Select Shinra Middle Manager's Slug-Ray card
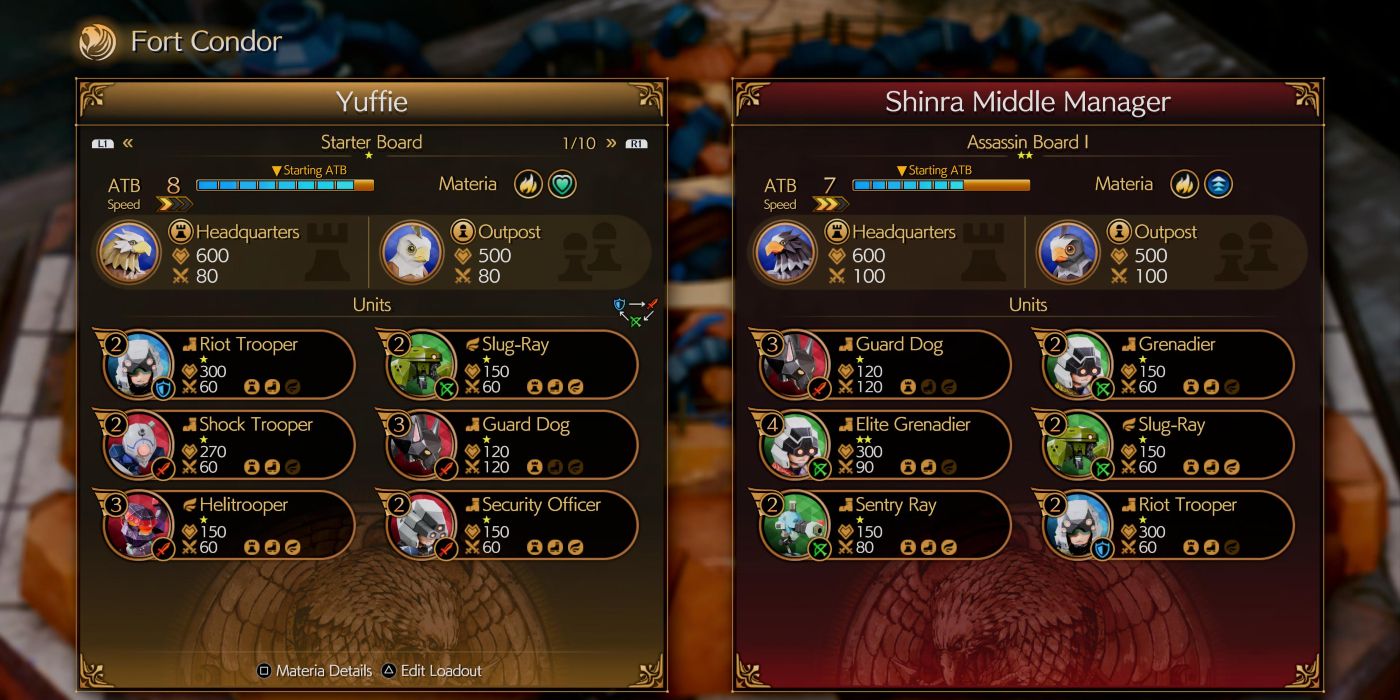Viewport: 1400px width, 700px height. coord(1167,444)
